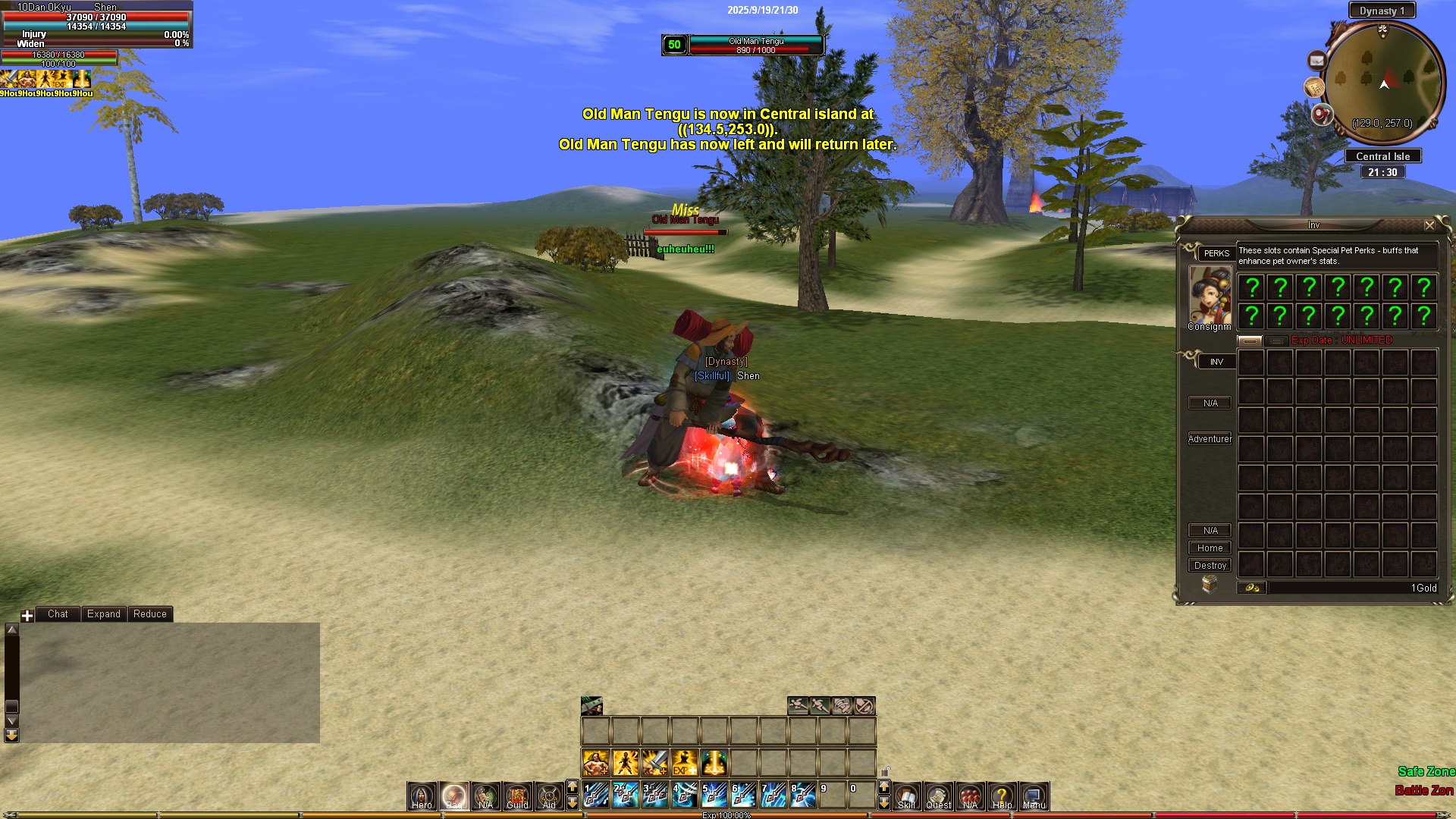1456x819 pixels.
Task: Open the Hero character panel
Action: tap(422, 795)
